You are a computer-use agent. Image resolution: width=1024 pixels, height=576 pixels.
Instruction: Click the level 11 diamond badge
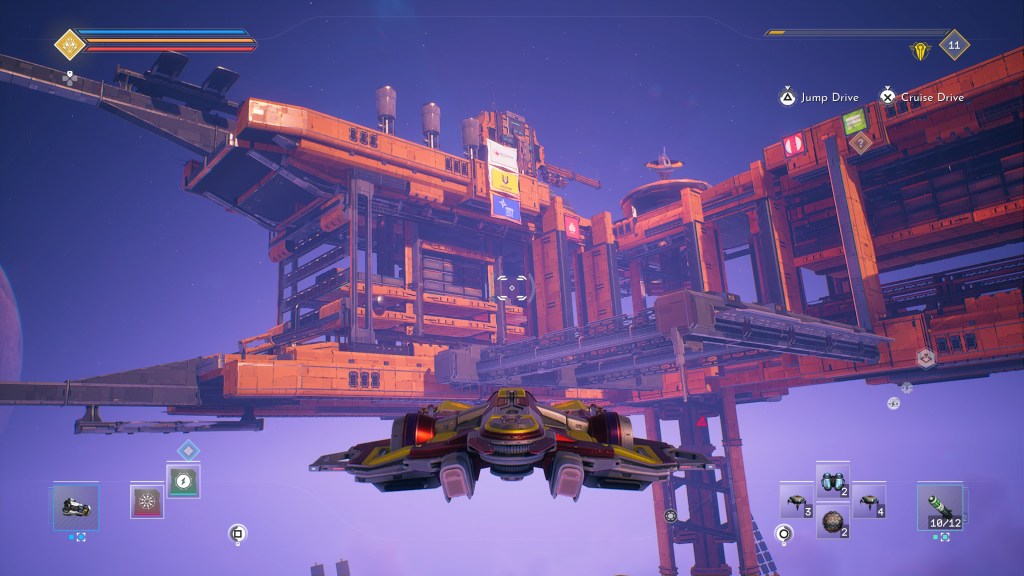point(954,45)
